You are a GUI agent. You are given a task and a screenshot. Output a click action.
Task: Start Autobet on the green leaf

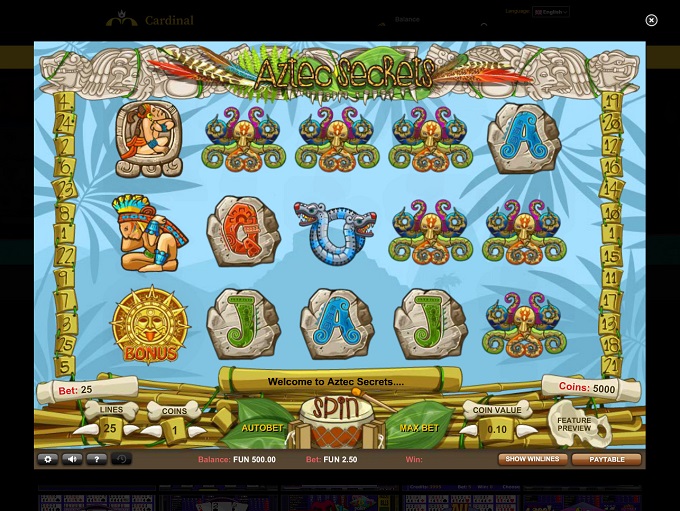pos(263,428)
